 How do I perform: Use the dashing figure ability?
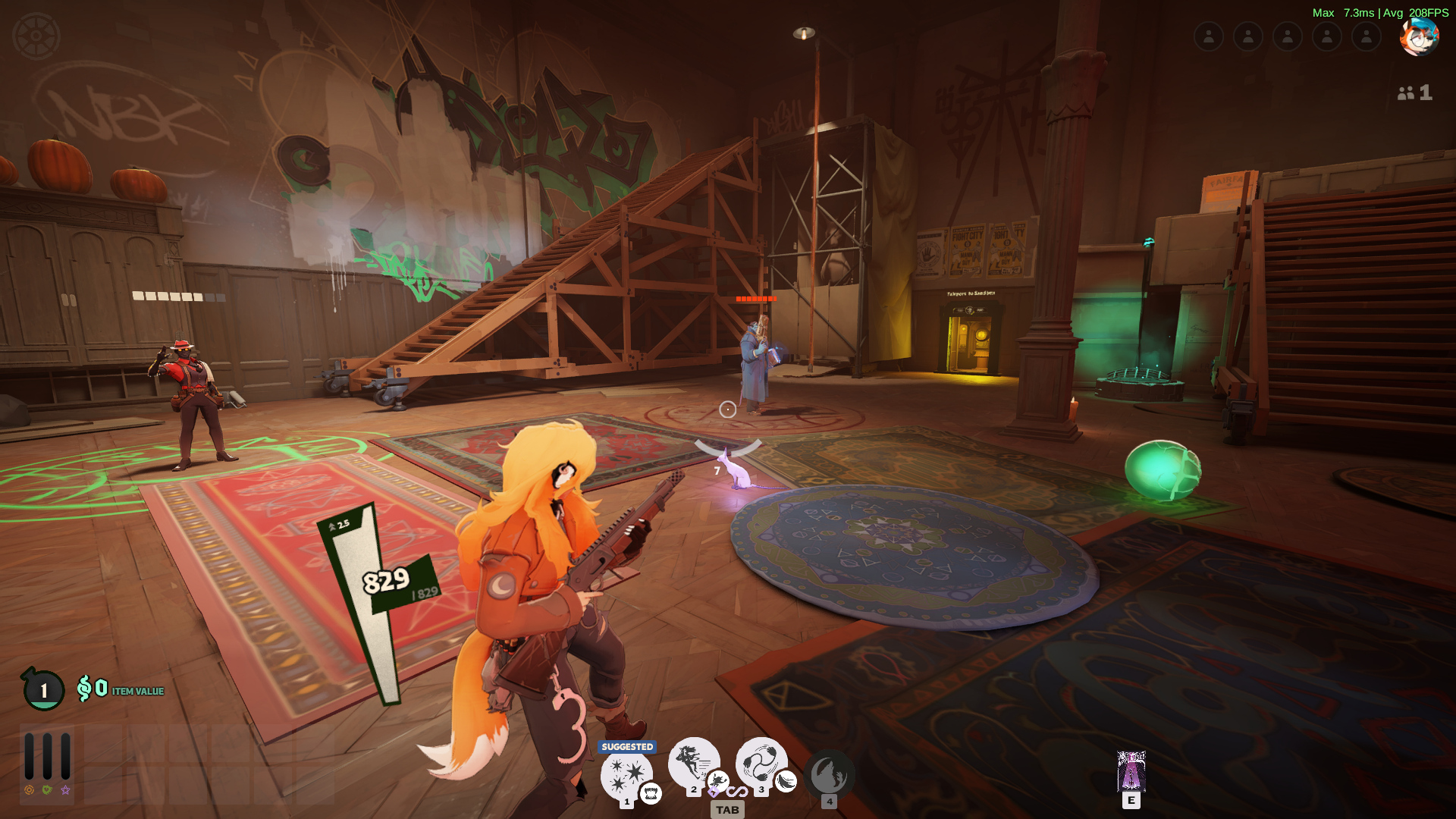[x=692, y=761]
